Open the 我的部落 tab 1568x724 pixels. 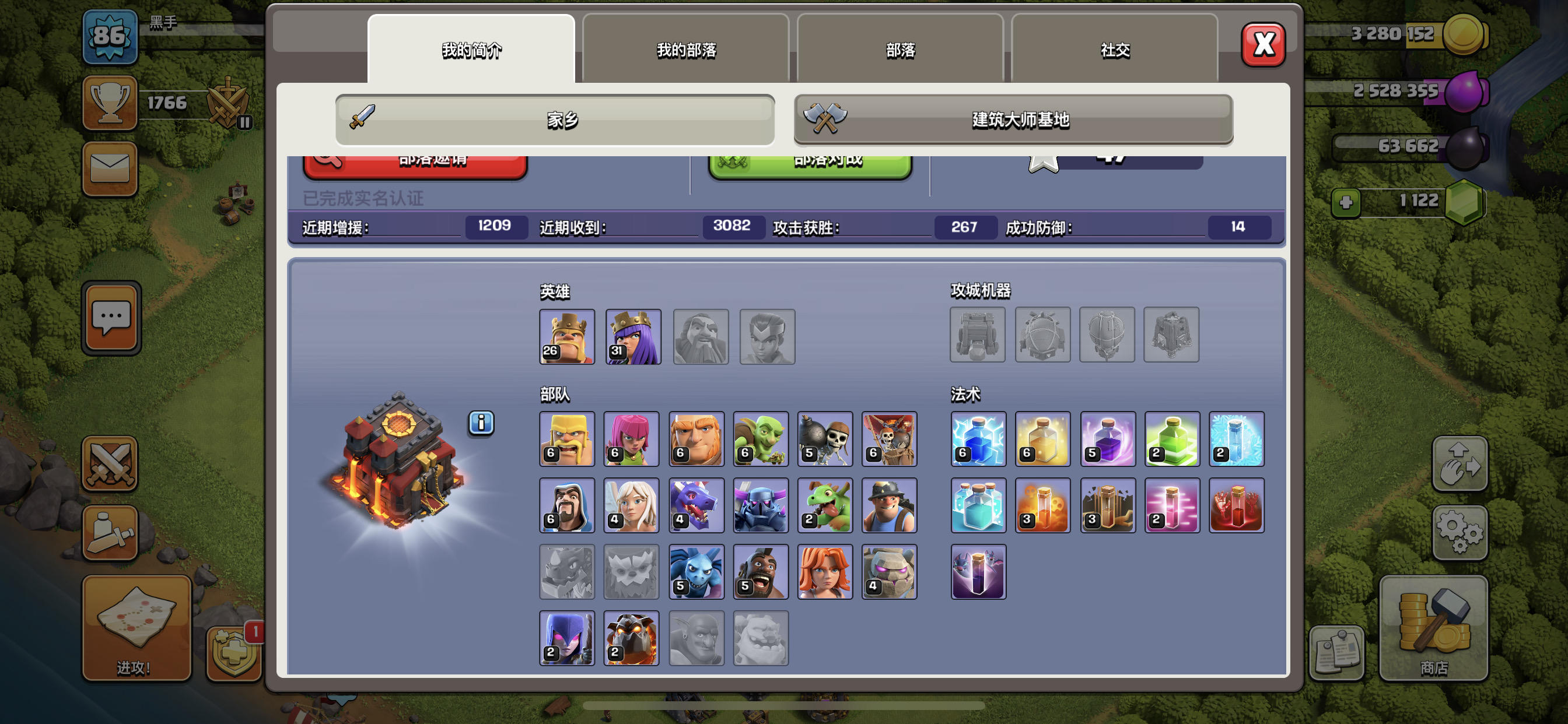[x=687, y=51]
